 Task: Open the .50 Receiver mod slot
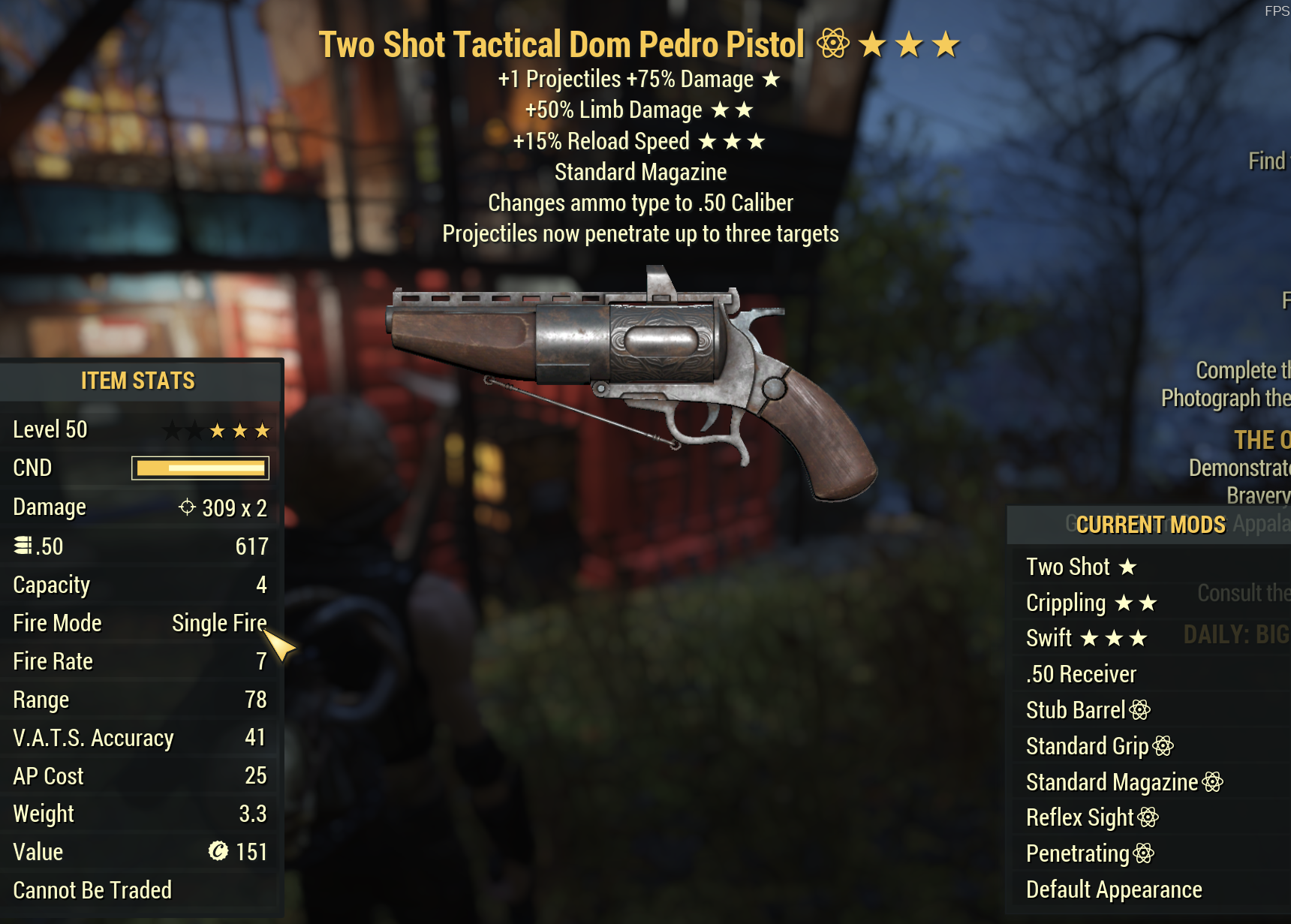point(1081,674)
